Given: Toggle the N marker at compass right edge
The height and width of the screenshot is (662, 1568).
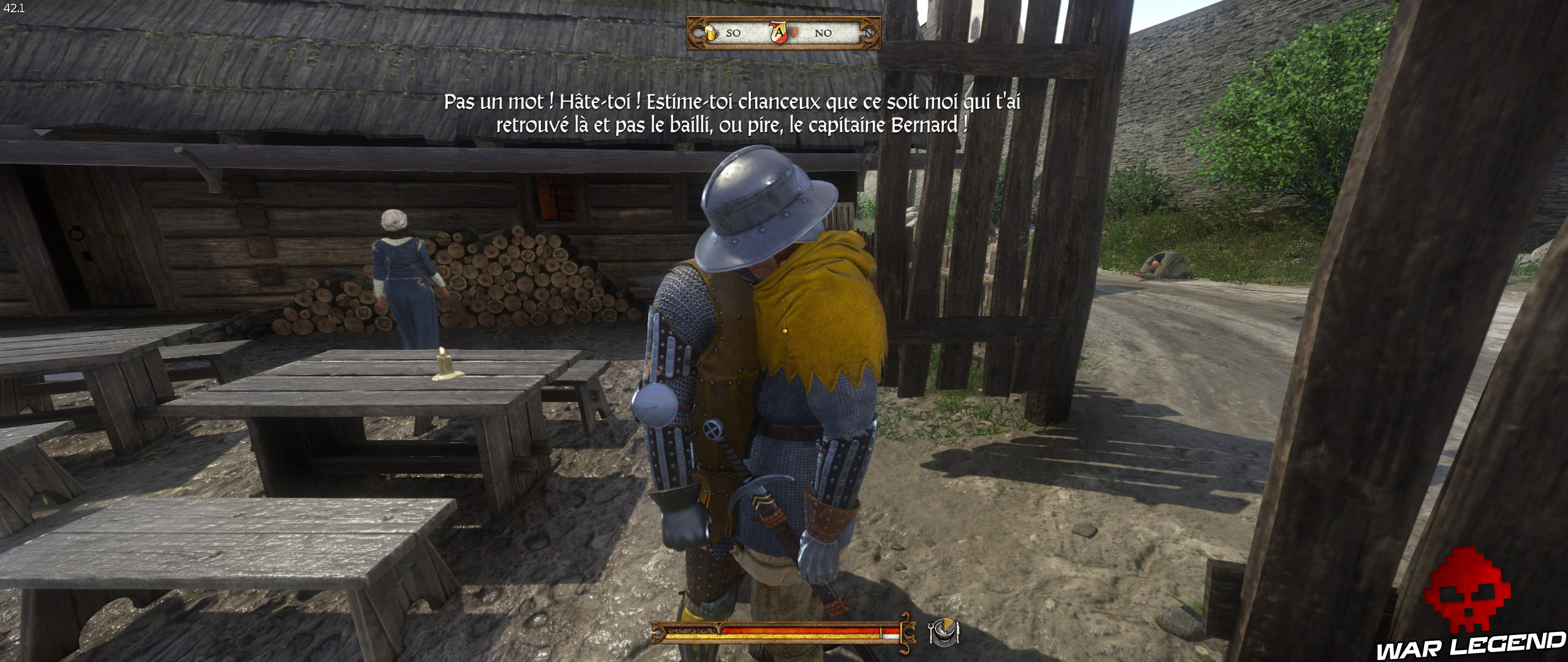Looking at the screenshot, I should 870,34.
